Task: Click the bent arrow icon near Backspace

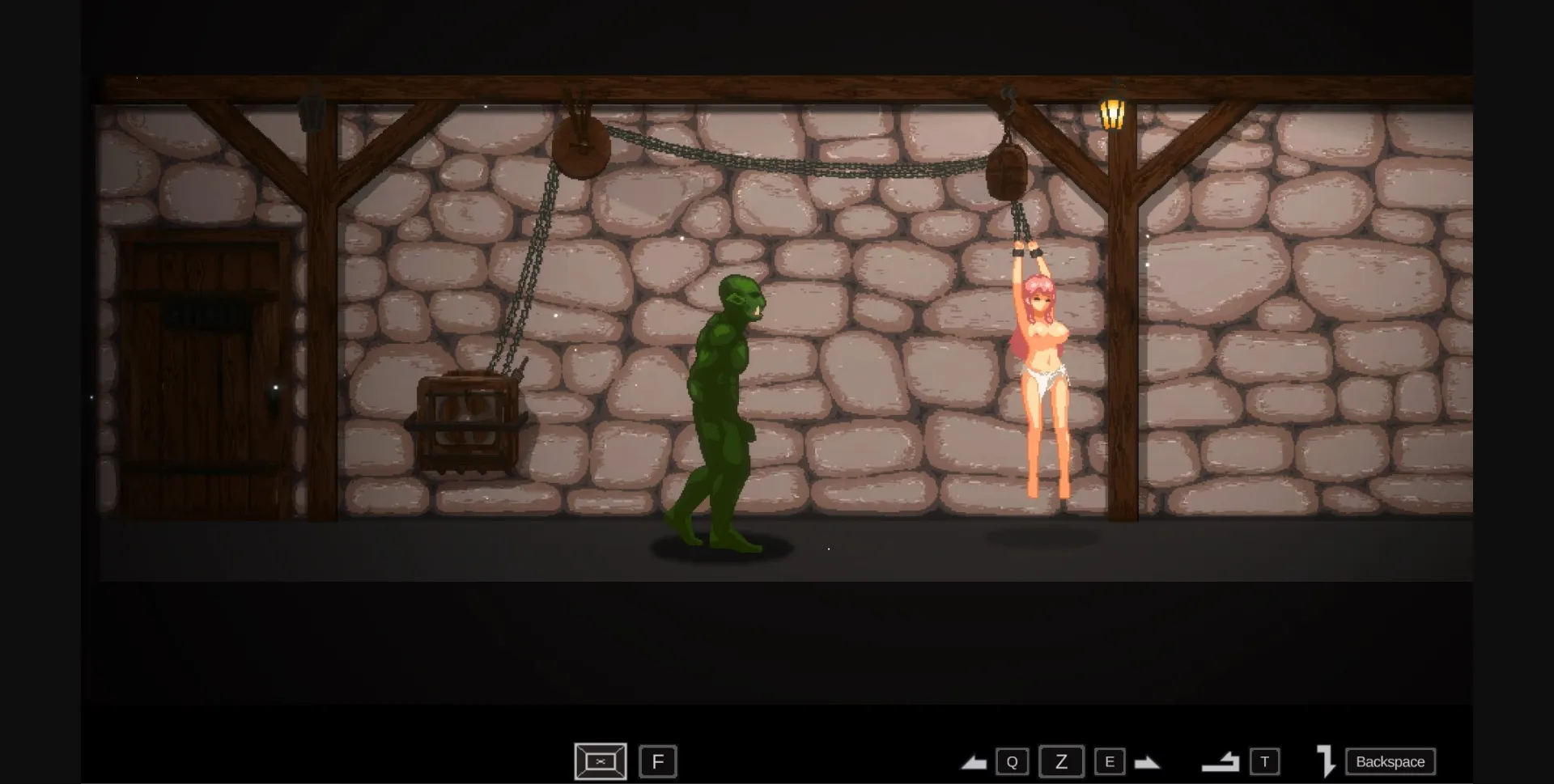Action: pos(1327,761)
